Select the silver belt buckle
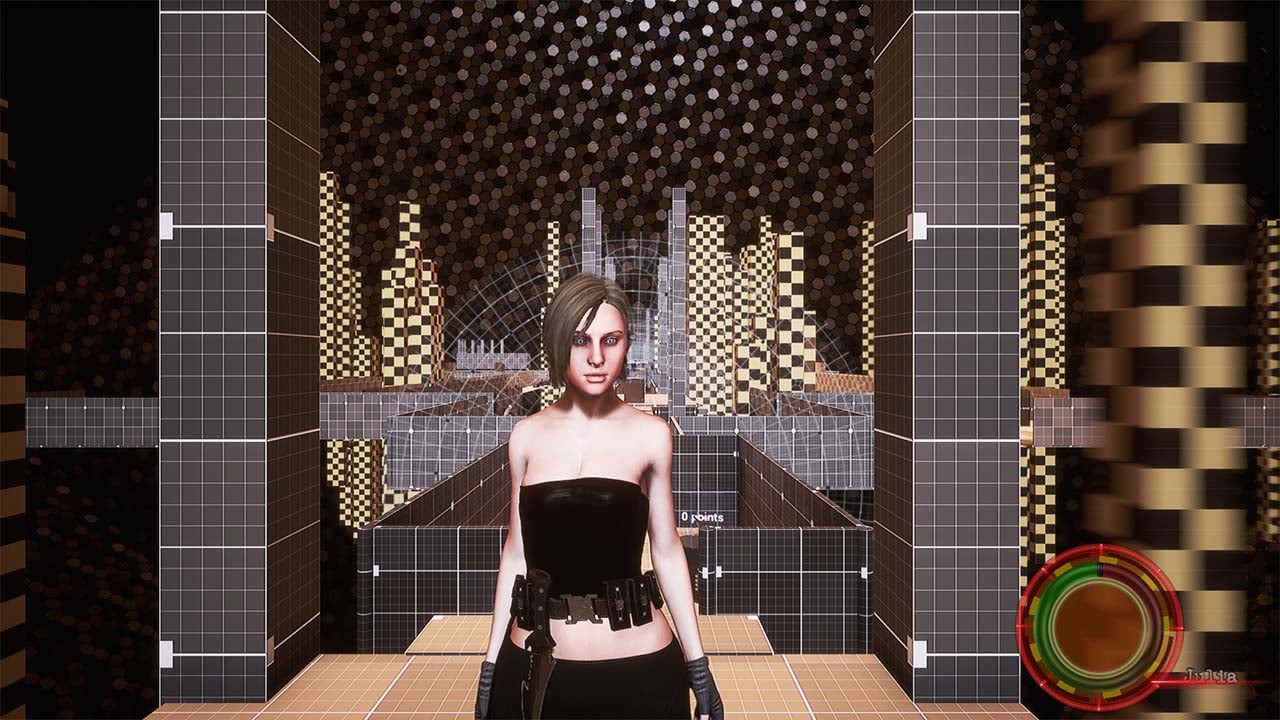 tap(581, 606)
